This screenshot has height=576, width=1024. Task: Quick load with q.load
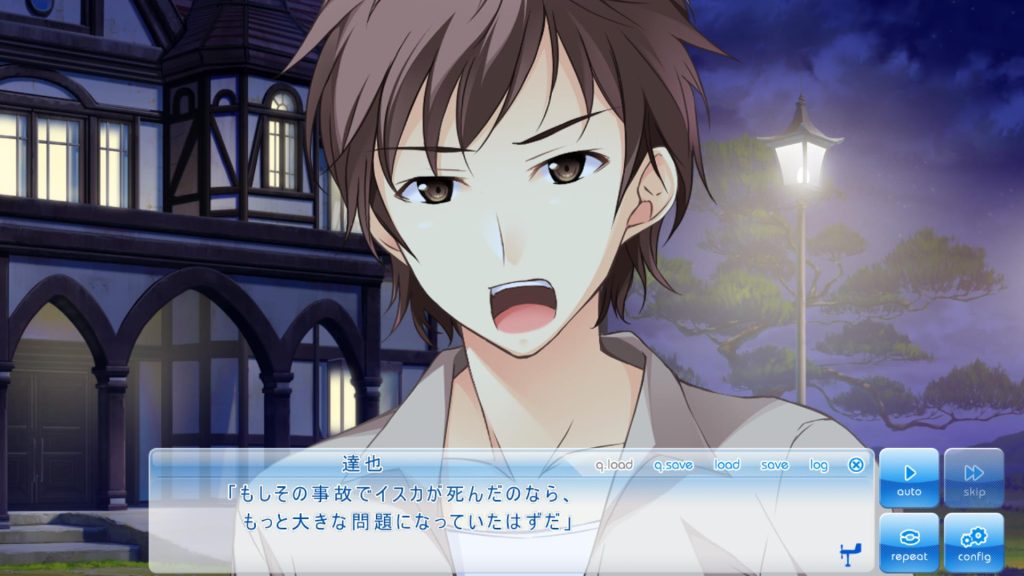(614, 465)
